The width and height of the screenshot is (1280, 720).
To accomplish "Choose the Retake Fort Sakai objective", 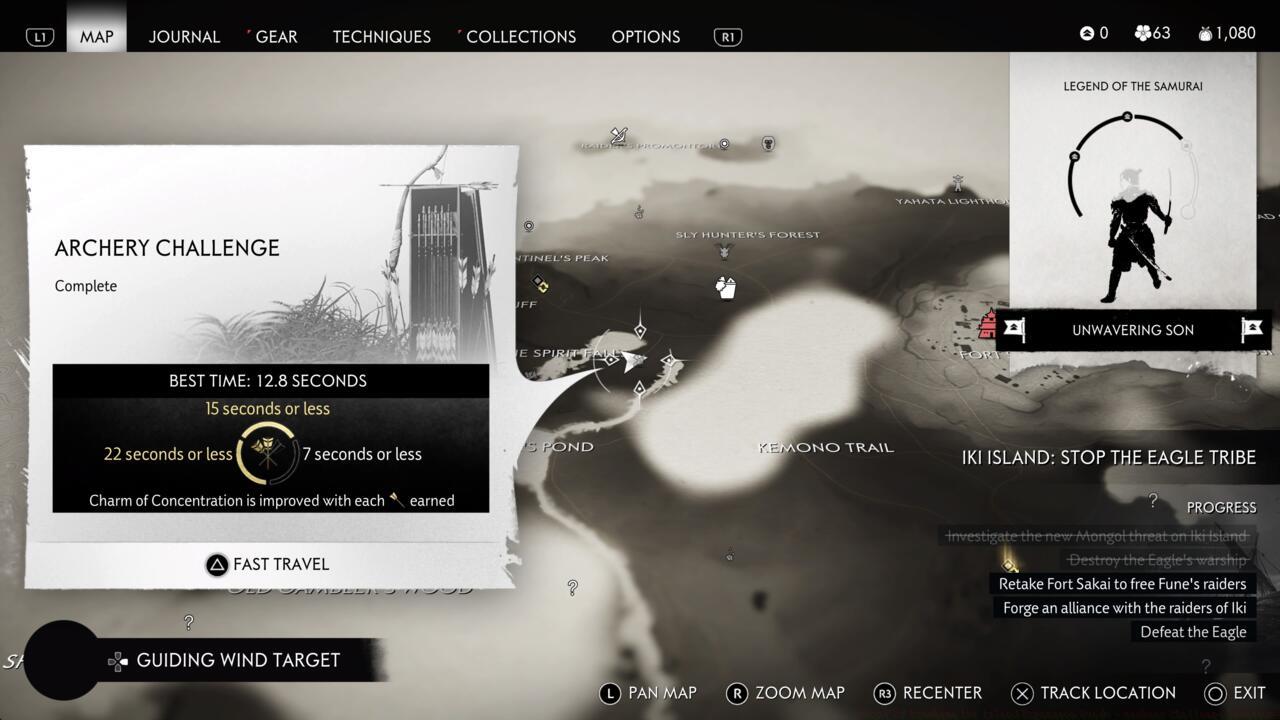I will tap(1122, 584).
